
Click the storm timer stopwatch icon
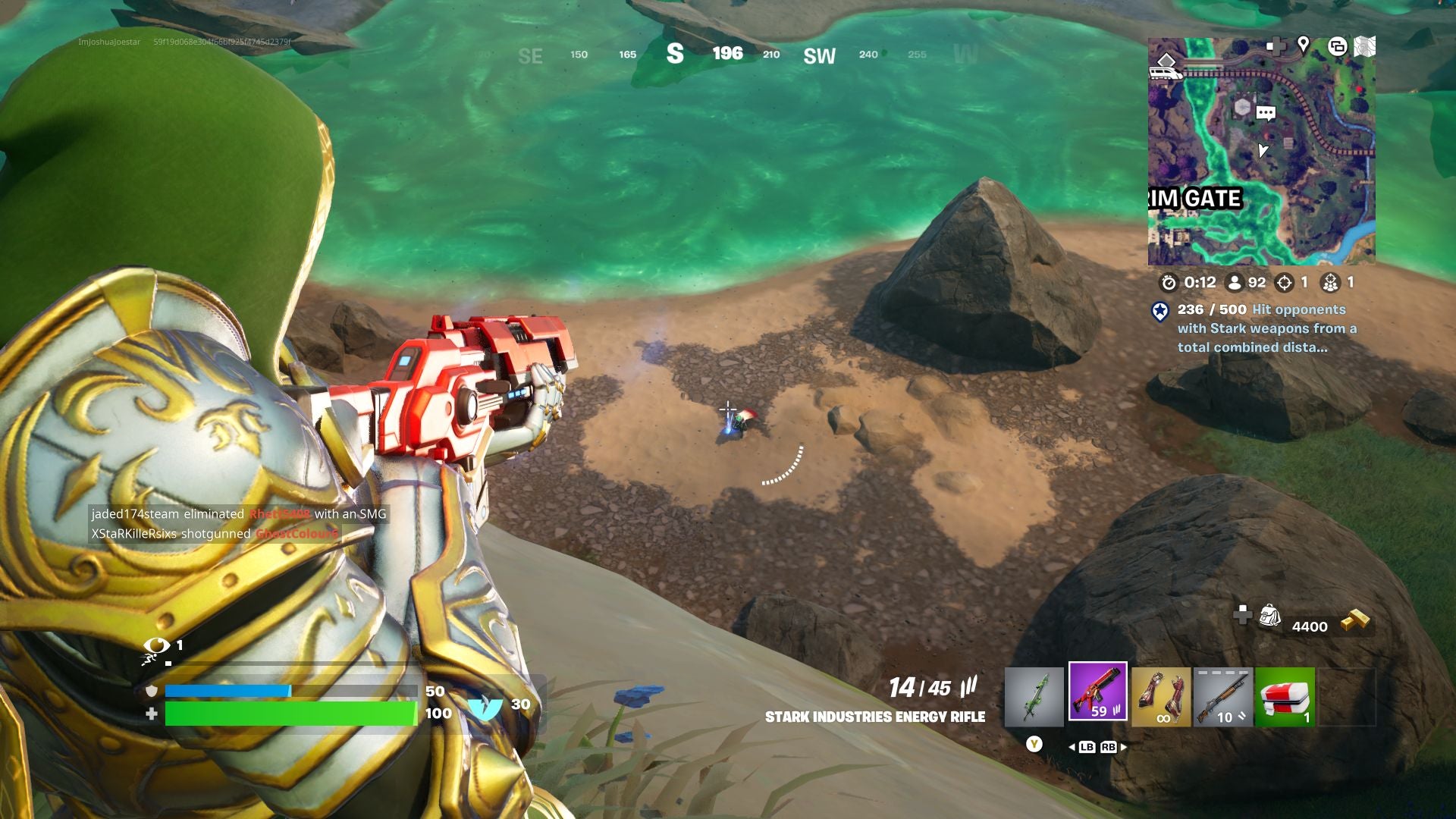point(1170,282)
